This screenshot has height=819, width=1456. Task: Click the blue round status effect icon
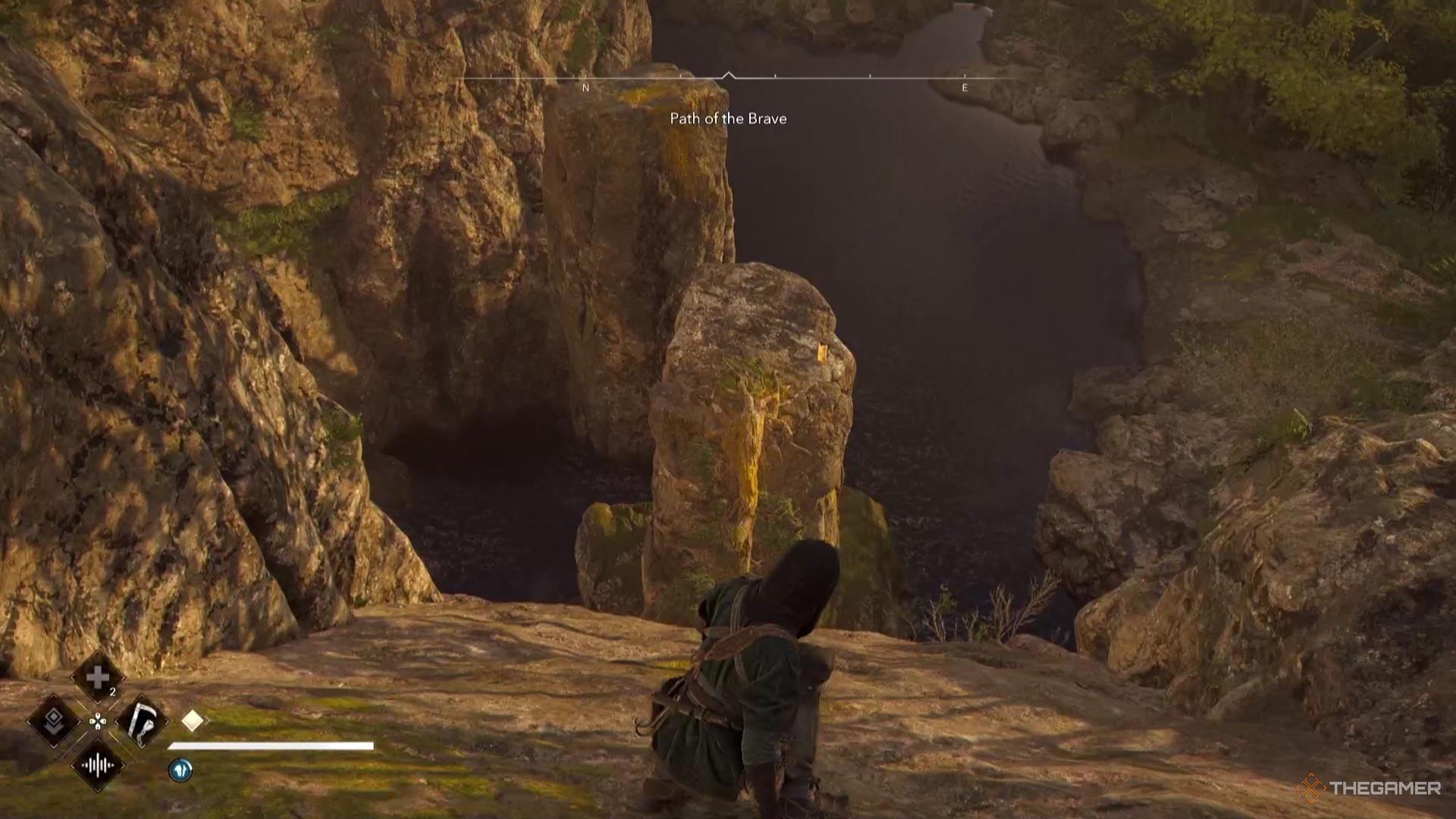[180, 770]
